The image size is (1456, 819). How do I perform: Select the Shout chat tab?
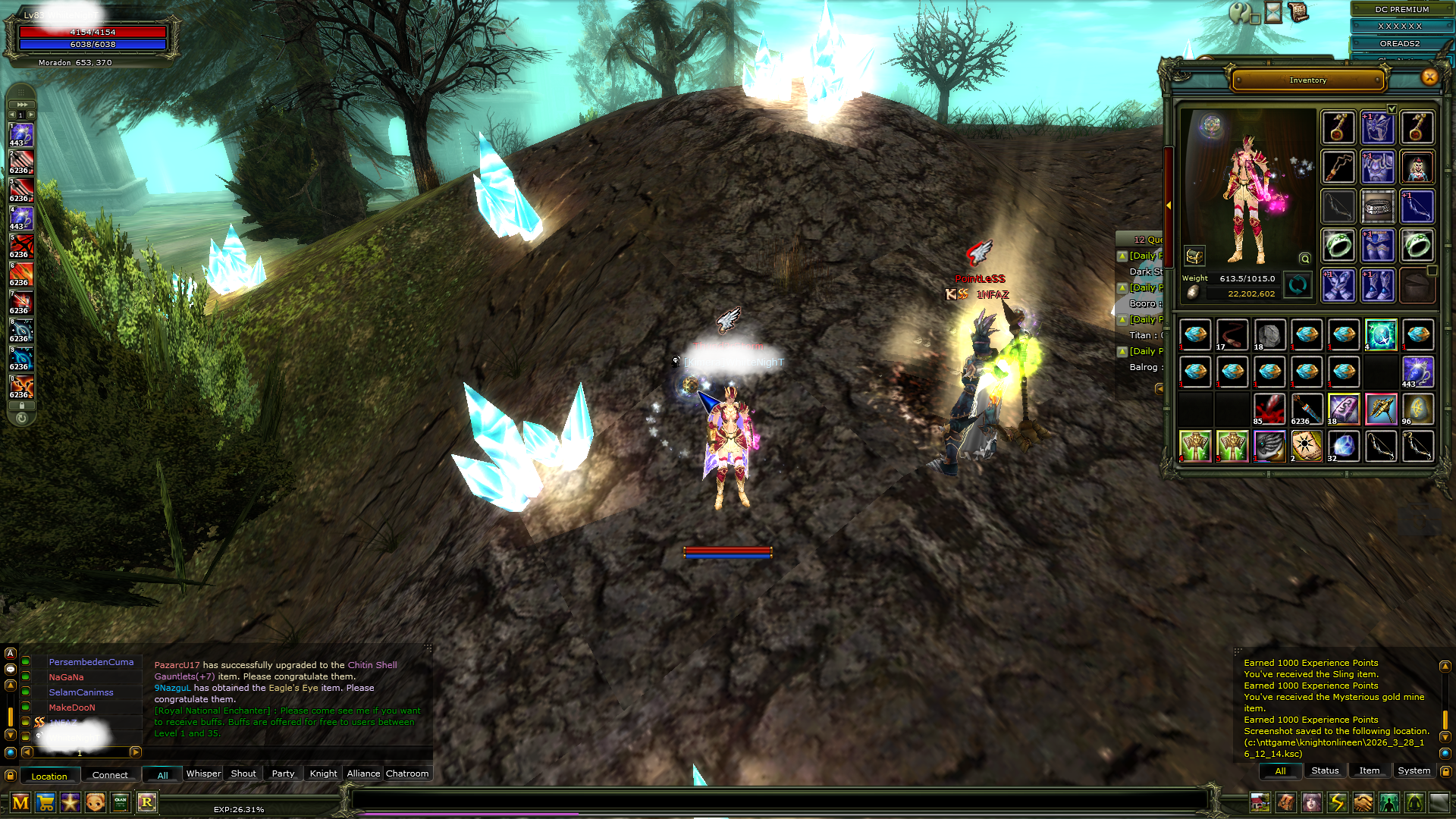coord(243,773)
